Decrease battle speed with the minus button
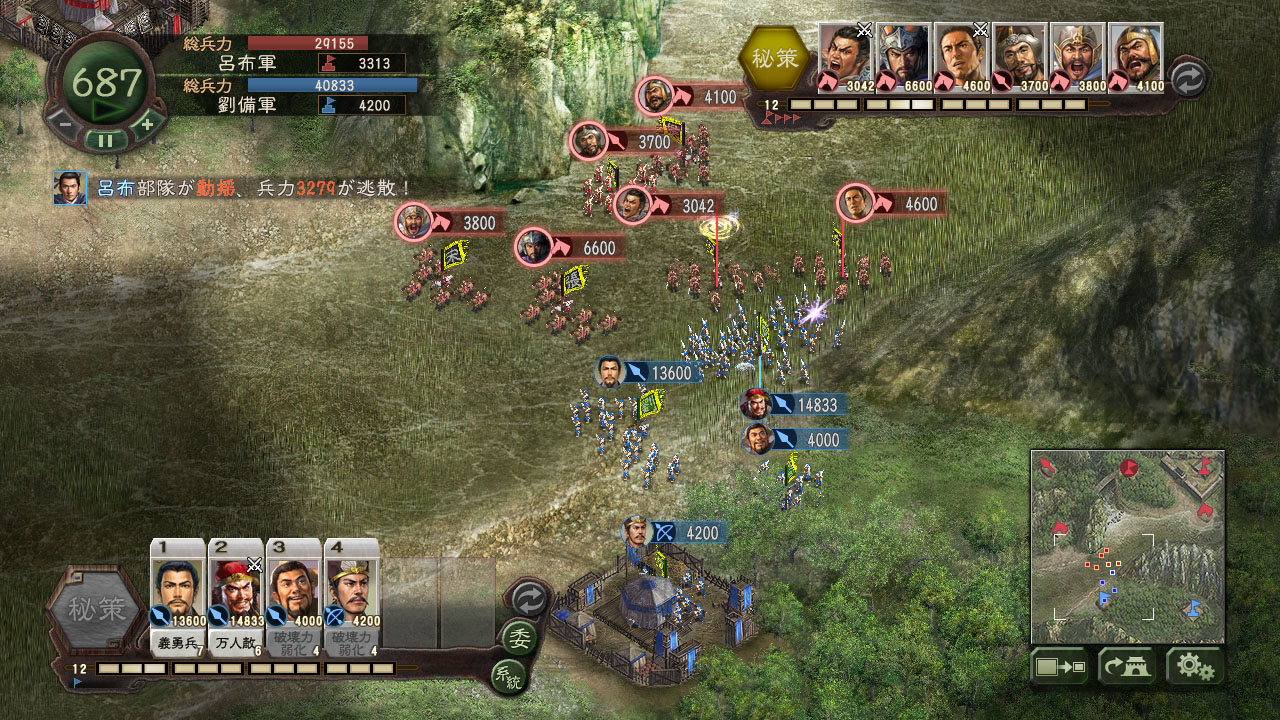The height and width of the screenshot is (720, 1280). (x=62, y=124)
